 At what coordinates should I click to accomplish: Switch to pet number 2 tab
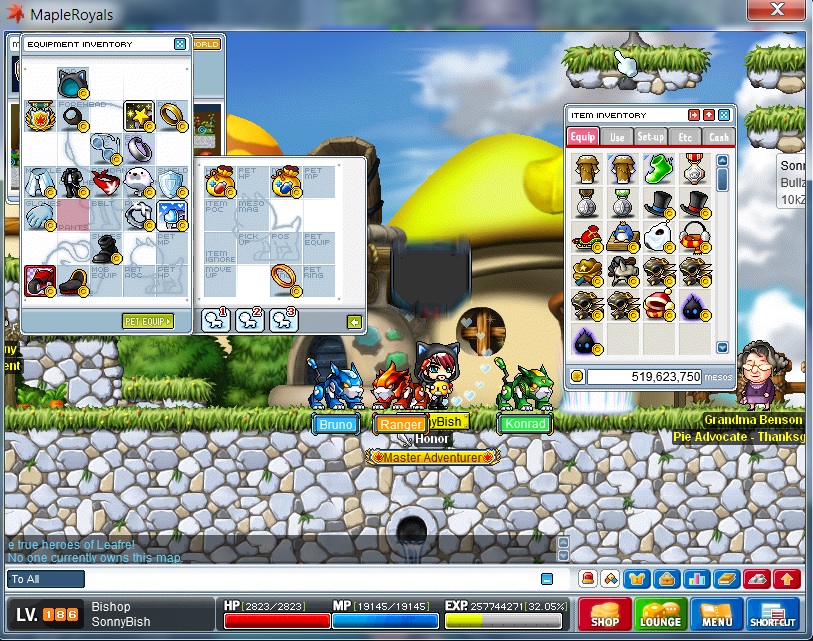tap(249, 320)
